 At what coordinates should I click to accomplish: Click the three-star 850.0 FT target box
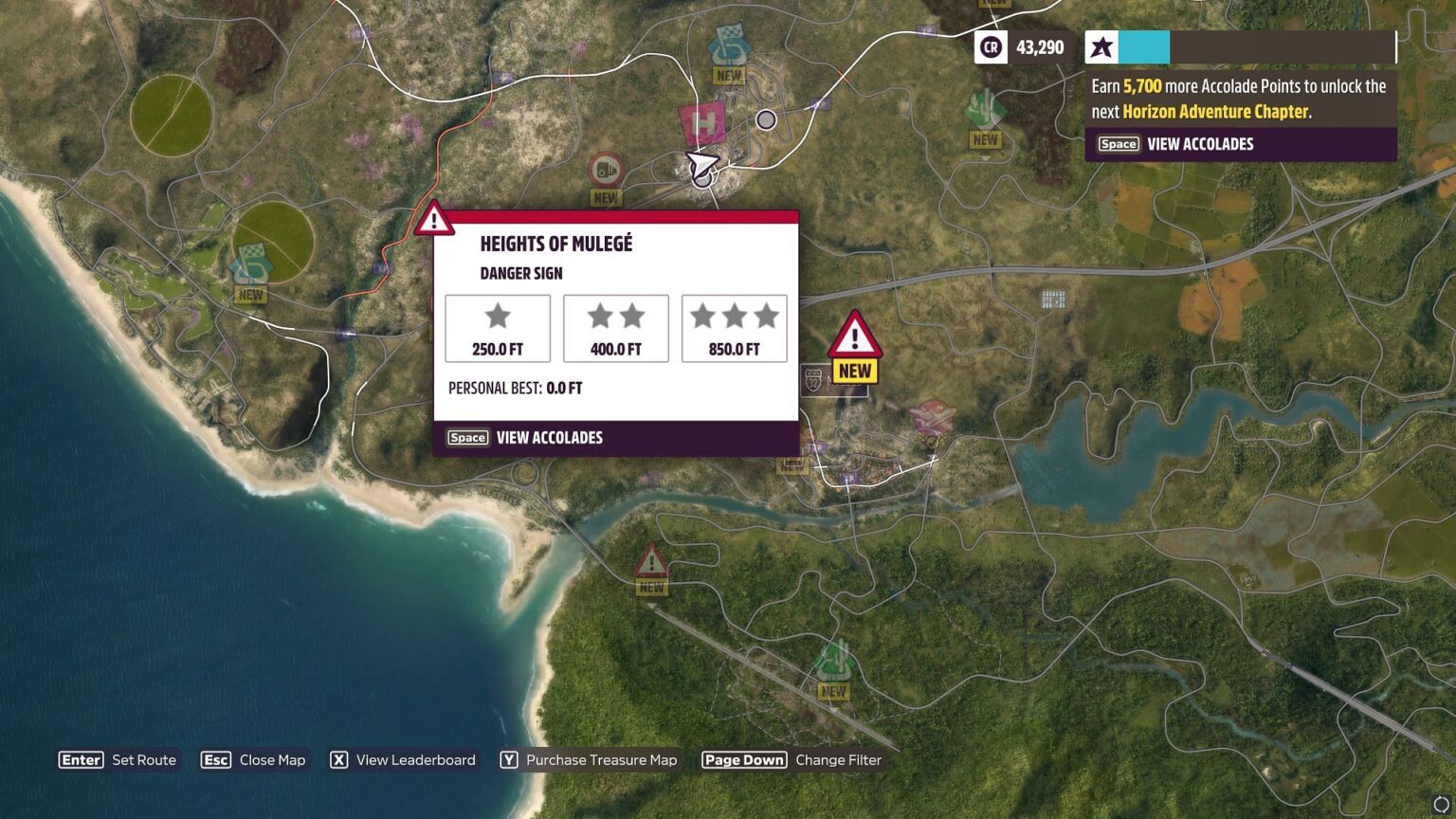click(734, 328)
